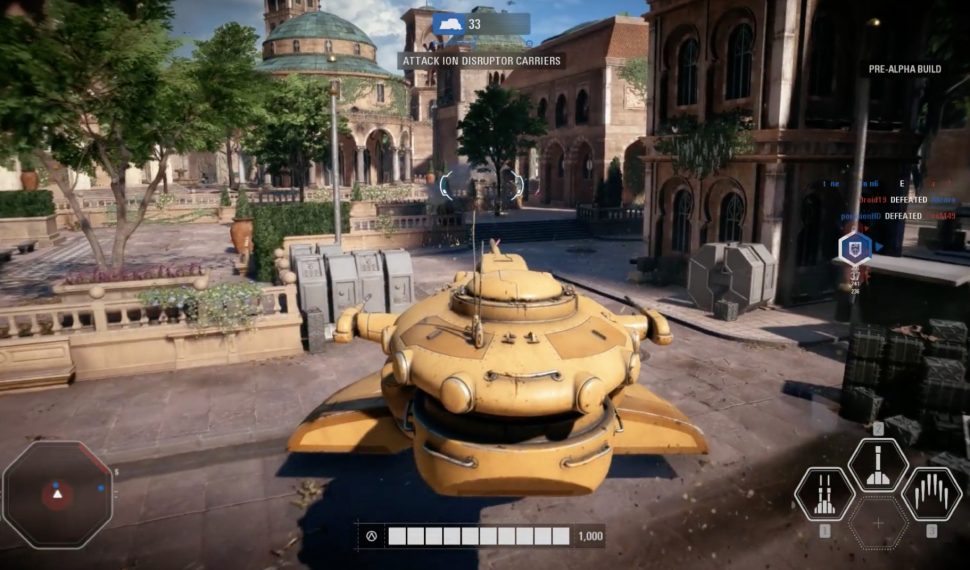Activate the twin-cannon ability hexagon

(824, 494)
